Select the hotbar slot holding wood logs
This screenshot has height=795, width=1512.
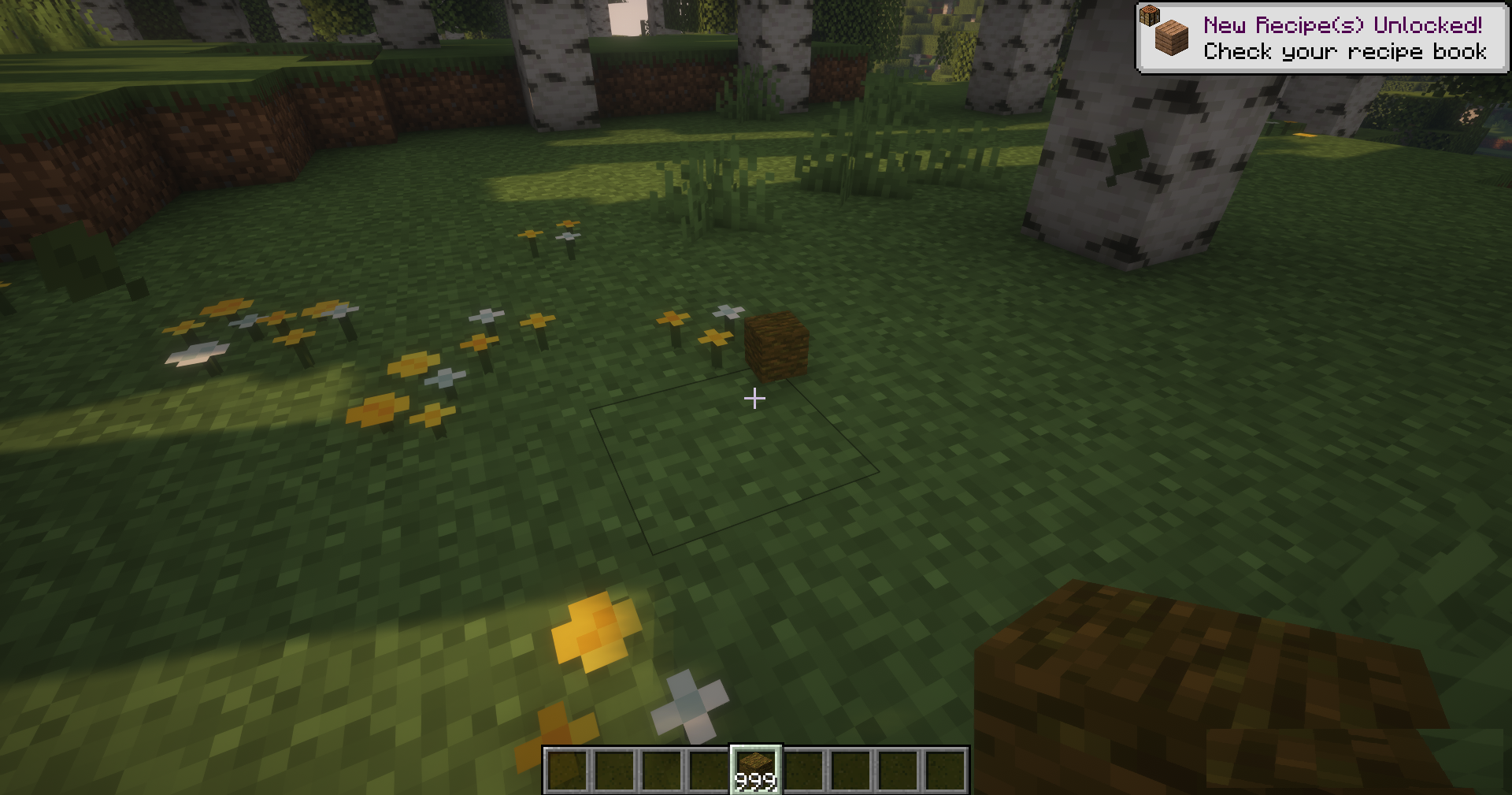pyautogui.click(x=756, y=770)
